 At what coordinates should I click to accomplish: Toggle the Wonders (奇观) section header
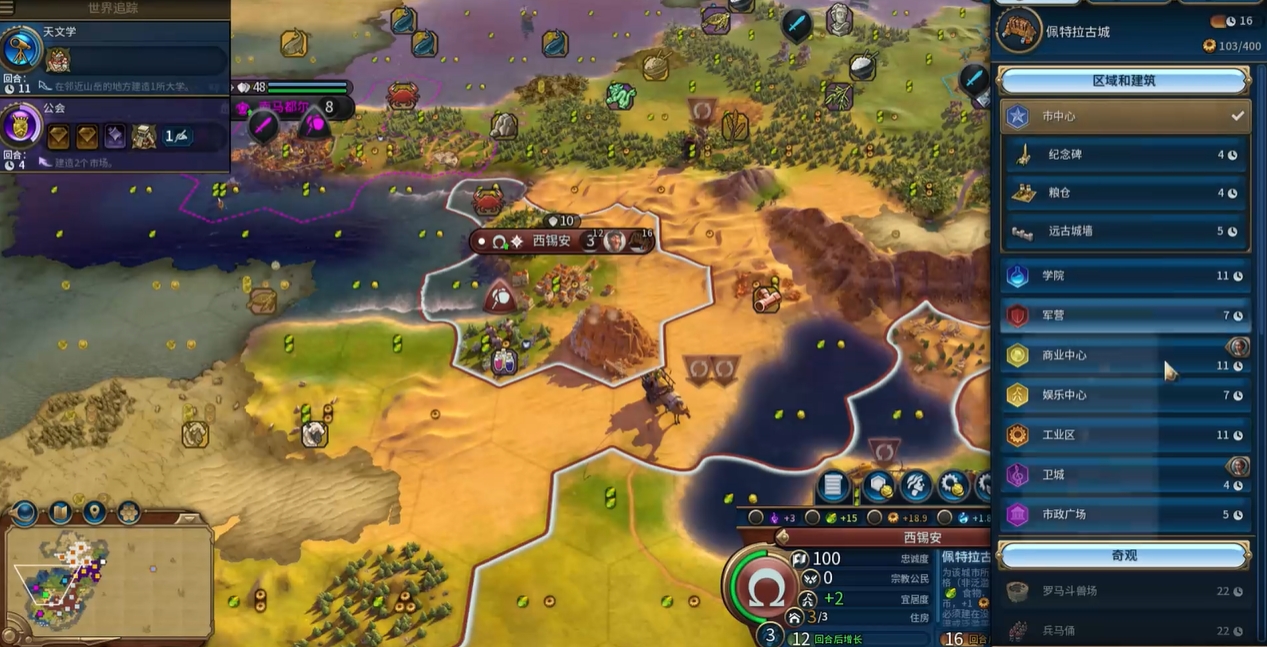pos(1124,555)
